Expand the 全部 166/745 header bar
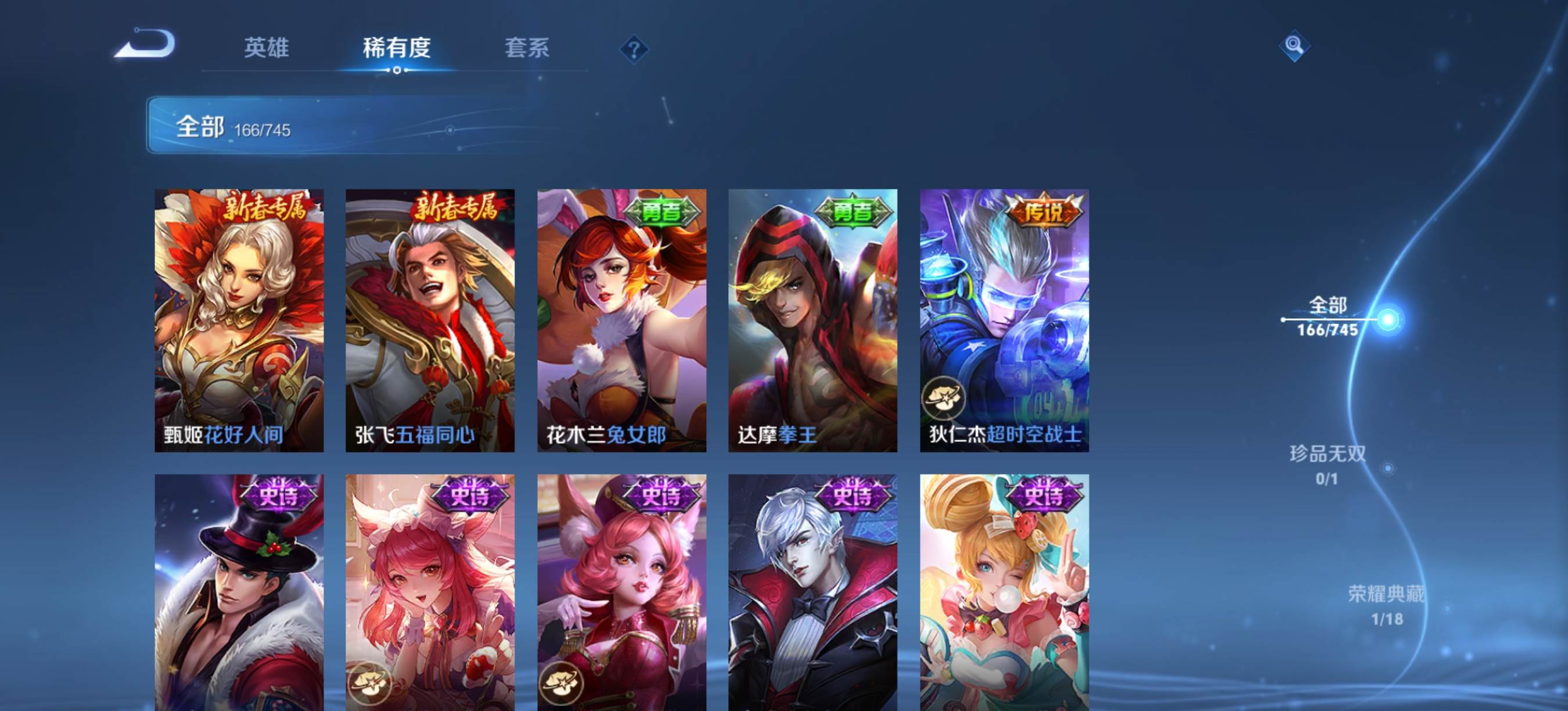Image resolution: width=1568 pixels, height=711 pixels. pyautogui.click(x=341, y=125)
